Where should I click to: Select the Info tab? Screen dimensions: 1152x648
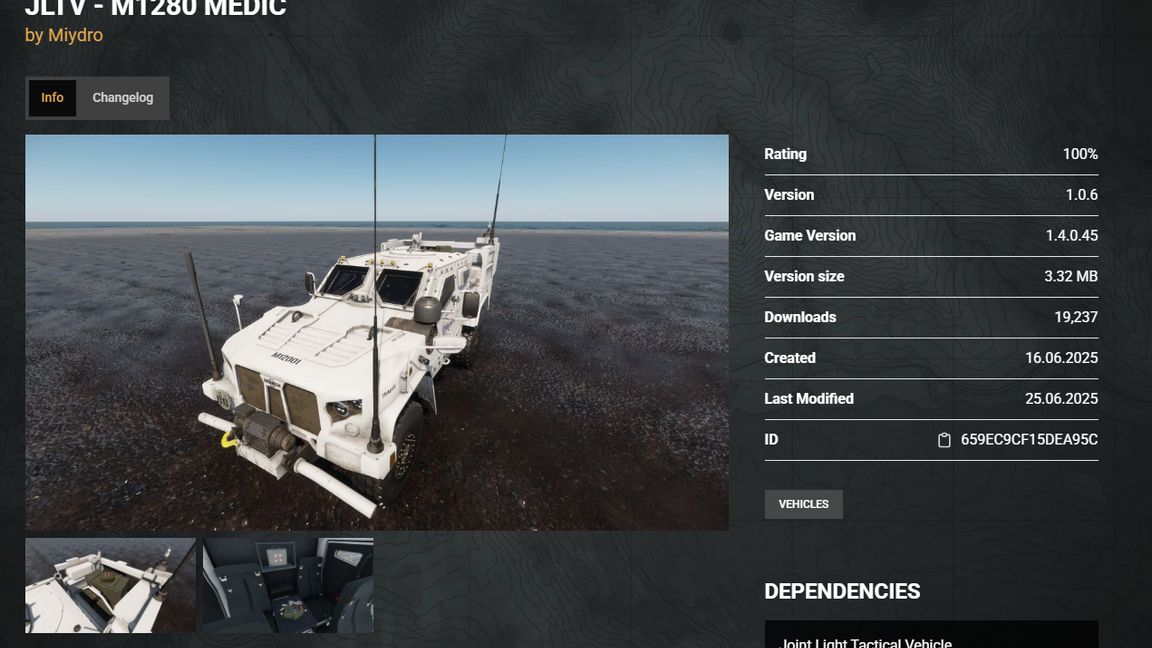pyautogui.click(x=52, y=98)
